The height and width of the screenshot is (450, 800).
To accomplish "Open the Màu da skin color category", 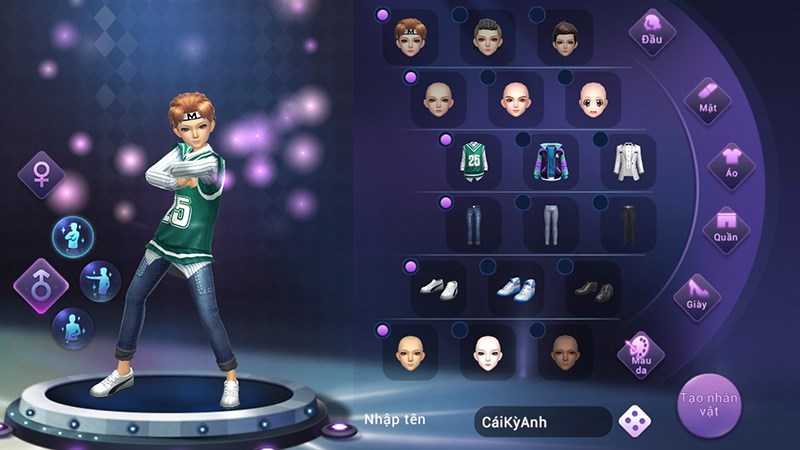I will coord(641,355).
